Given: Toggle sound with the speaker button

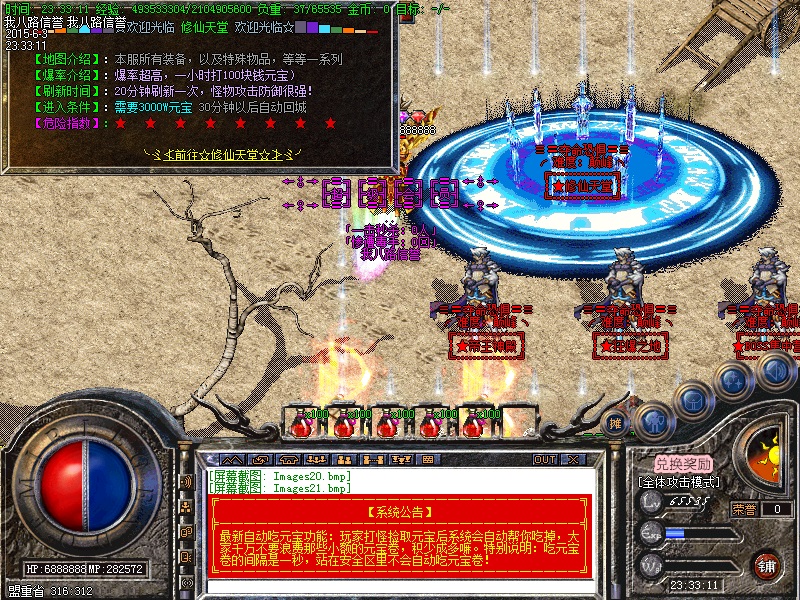Looking at the screenshot, I should [773, 371].
